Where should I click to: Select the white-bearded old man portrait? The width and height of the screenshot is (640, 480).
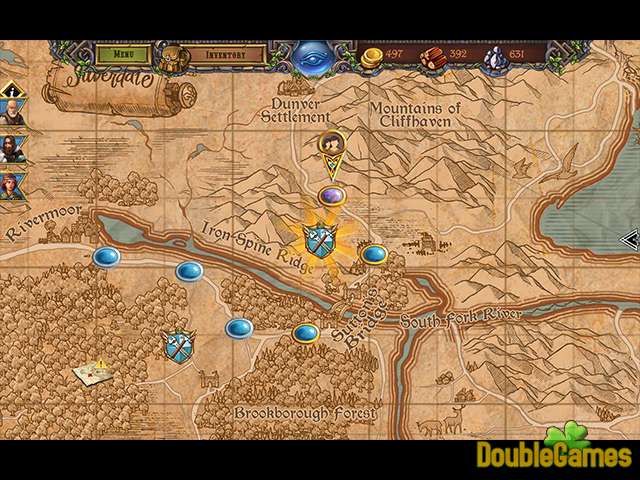click(x=12, y=113)
